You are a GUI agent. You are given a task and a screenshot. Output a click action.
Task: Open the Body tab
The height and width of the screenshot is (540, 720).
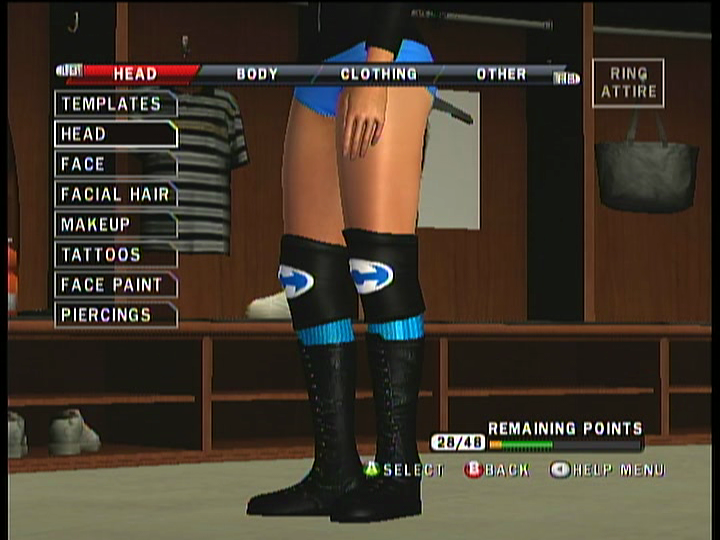(257, 74)
